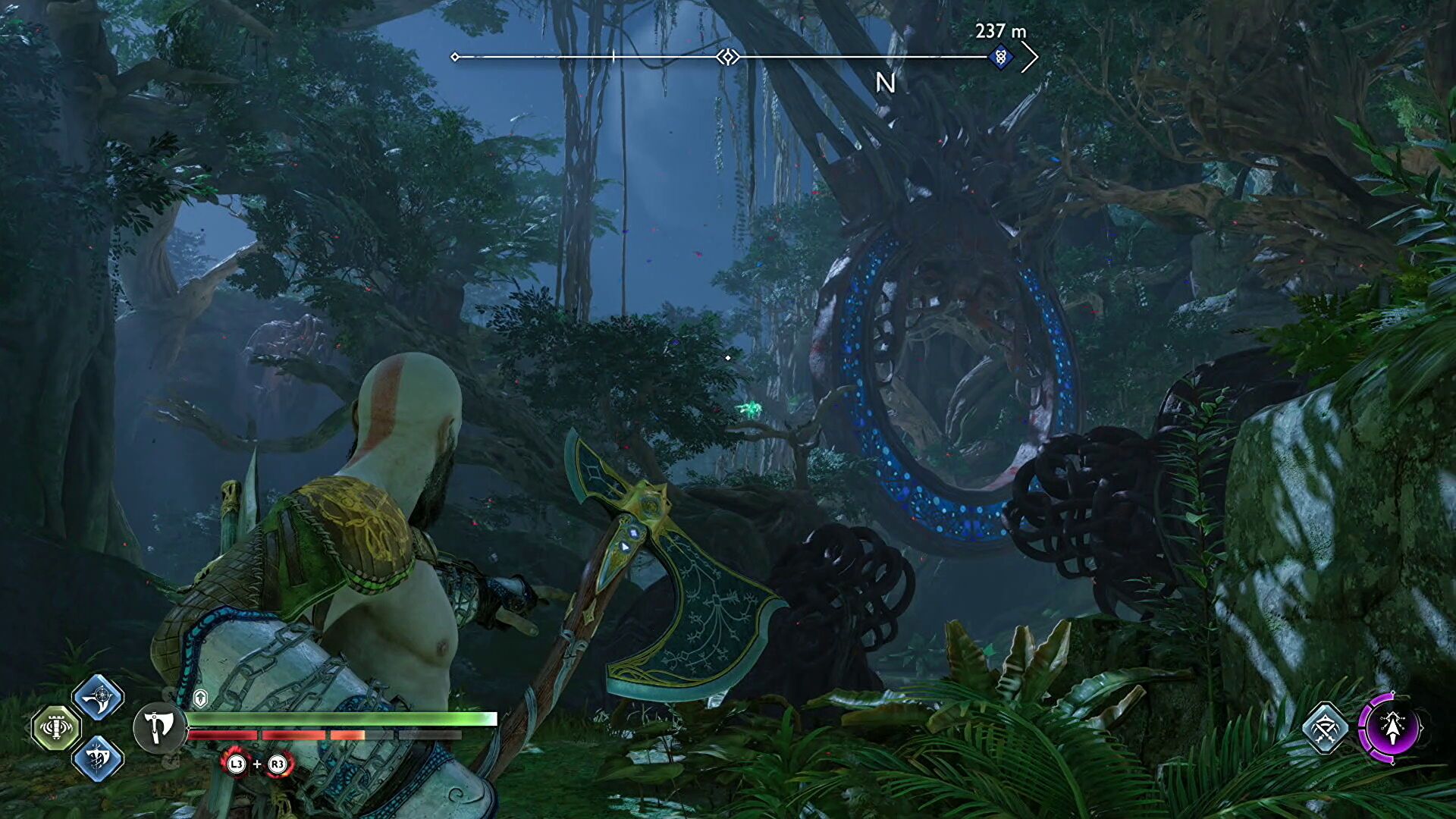The height and width of the screenshot is (819, 1456).
Task: Click the left endpoint diamond of the compass
Action: pos(455,55)
